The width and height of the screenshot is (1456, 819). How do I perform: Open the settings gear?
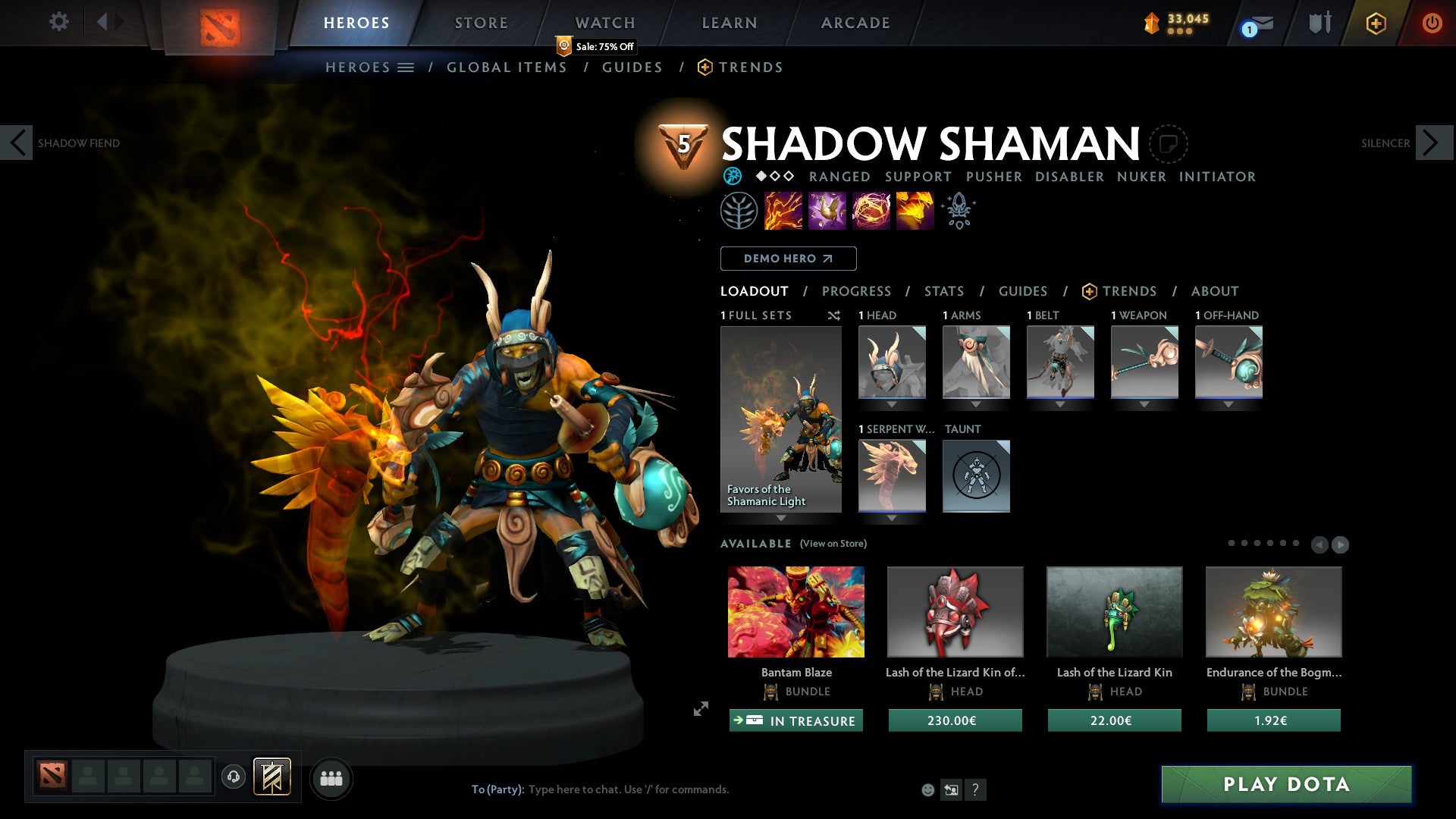click(58, 22)
